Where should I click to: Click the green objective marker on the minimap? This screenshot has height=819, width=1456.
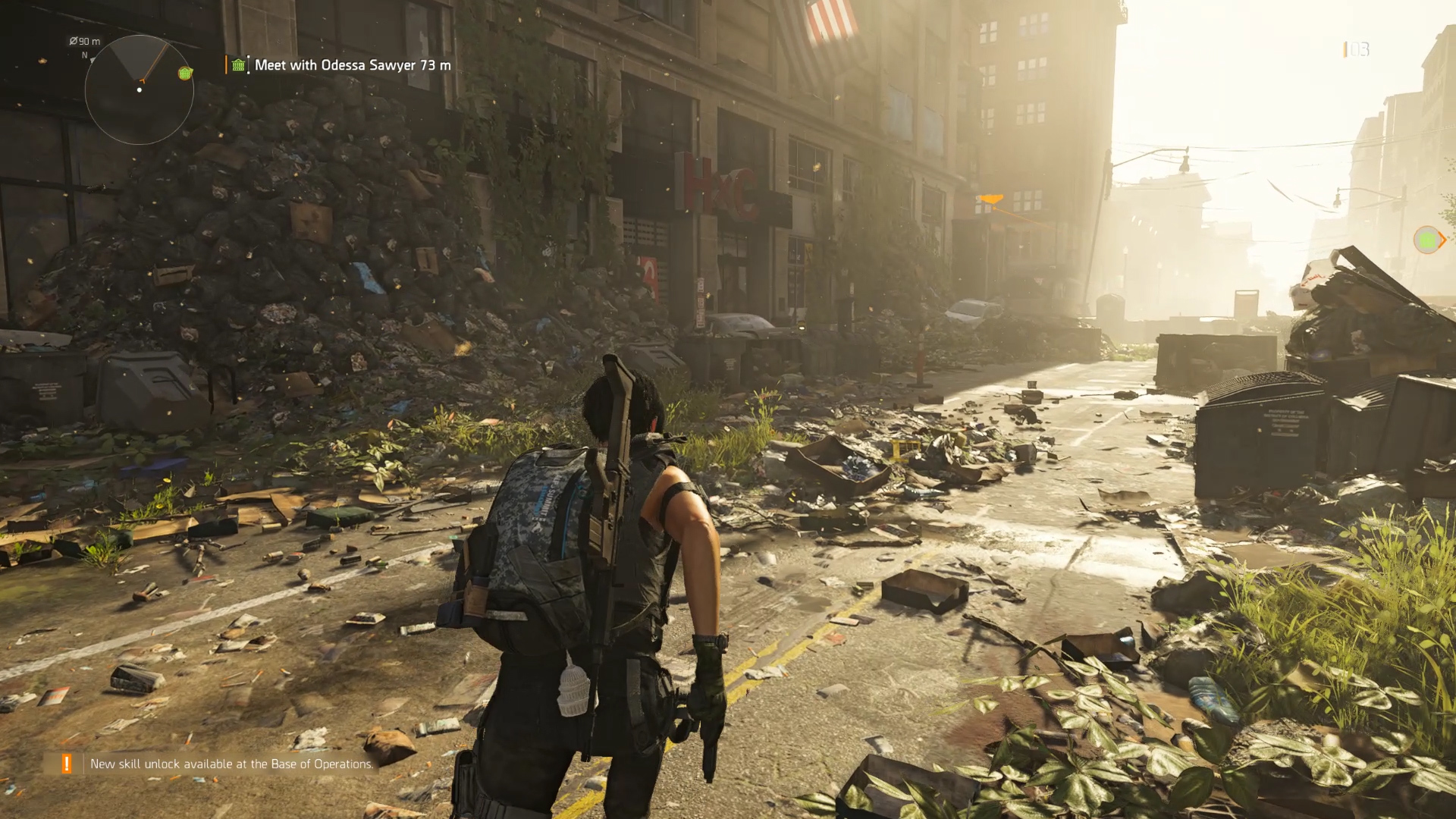coord(184,73)
